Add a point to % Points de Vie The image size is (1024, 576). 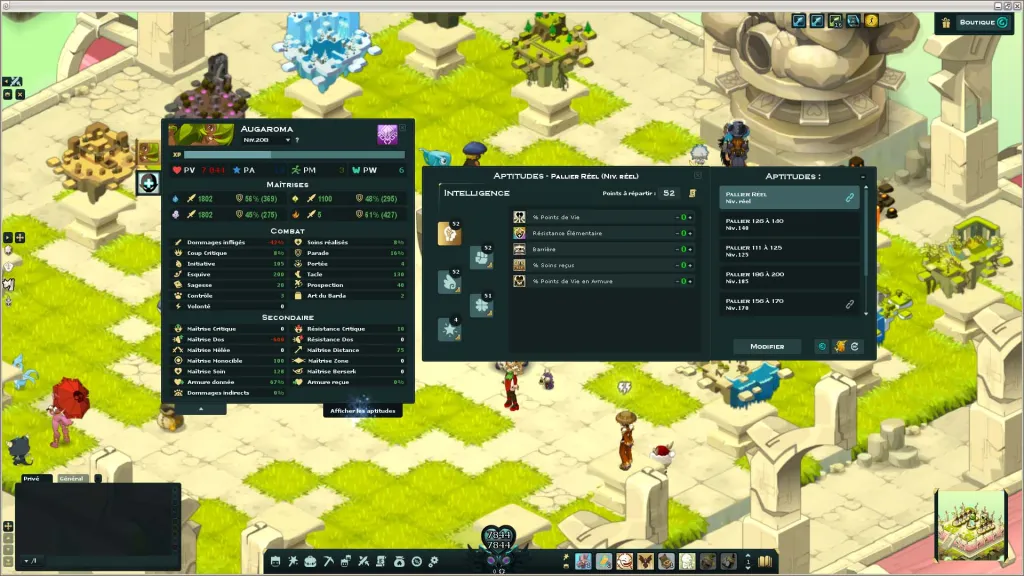tap(690, 217)
